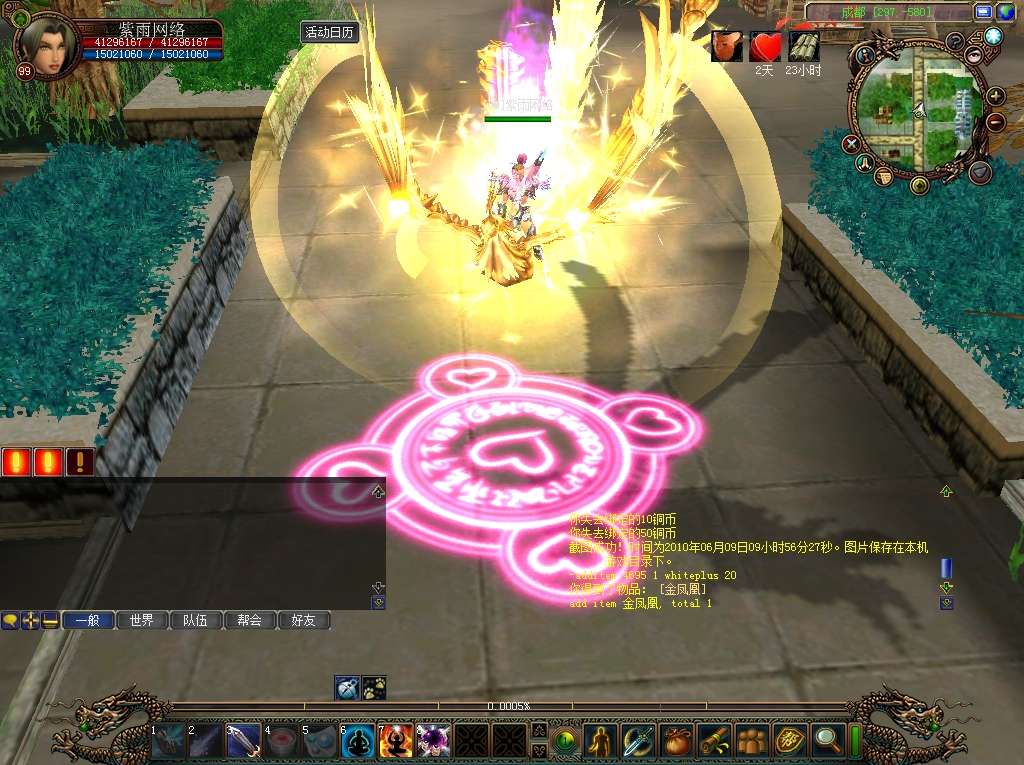This screenshot has width=1024, height=765.
Task: Zoom in the minimap with plus button
Action: pyautogui.click(x=996, y=97)
